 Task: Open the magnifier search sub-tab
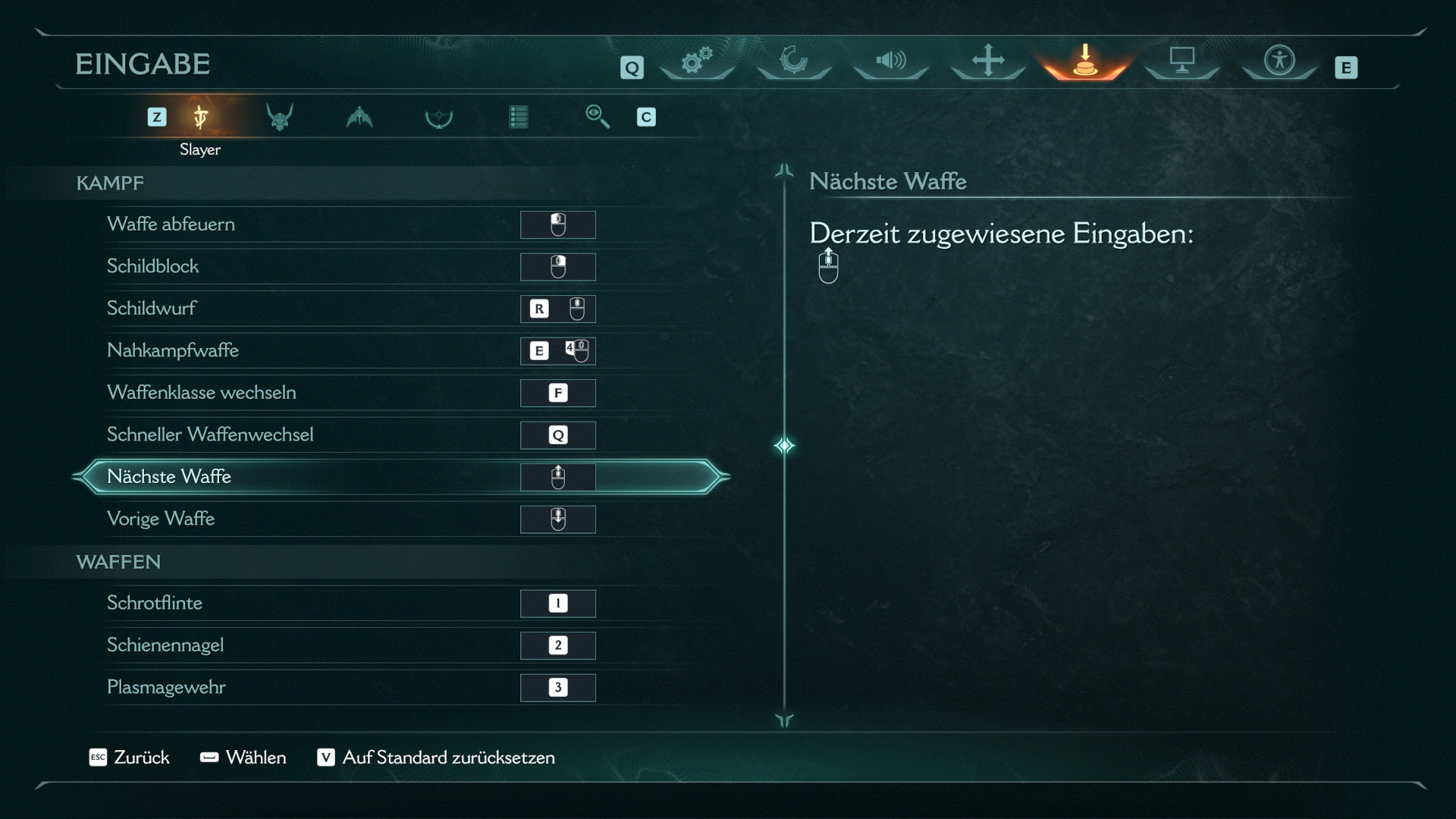[598, 117]
